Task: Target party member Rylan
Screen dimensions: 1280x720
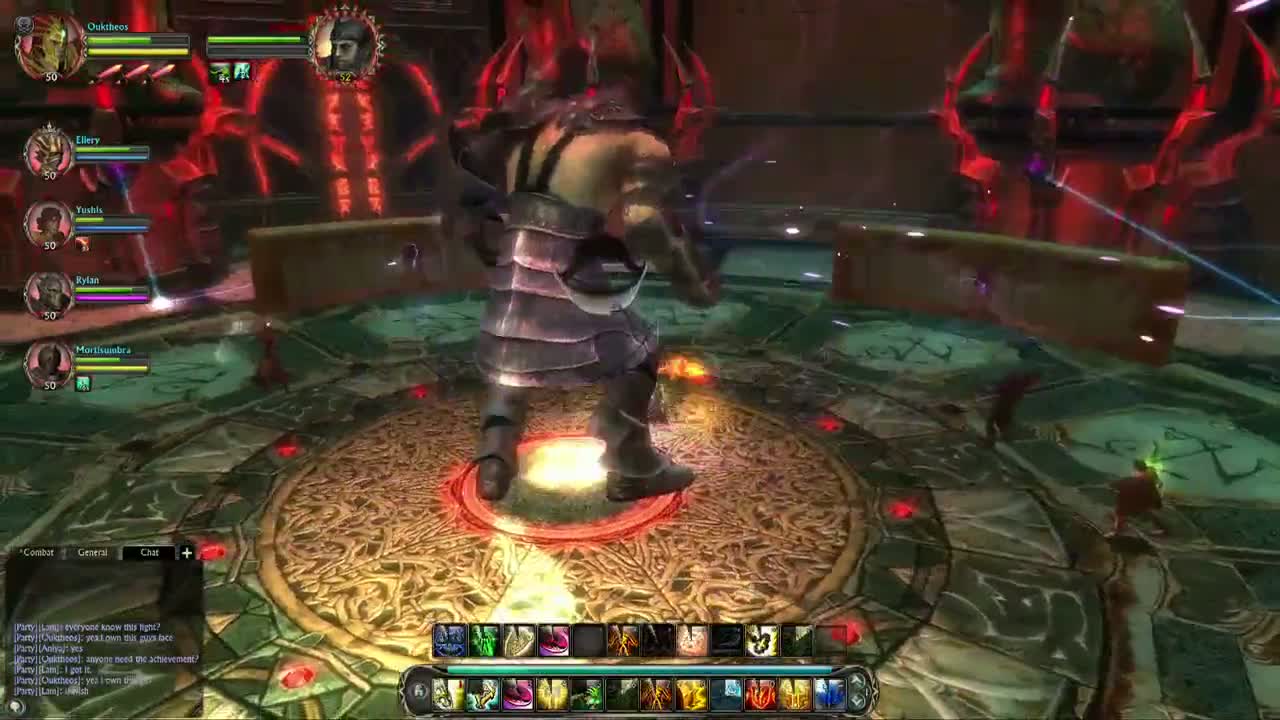Action: pos(48,293)
